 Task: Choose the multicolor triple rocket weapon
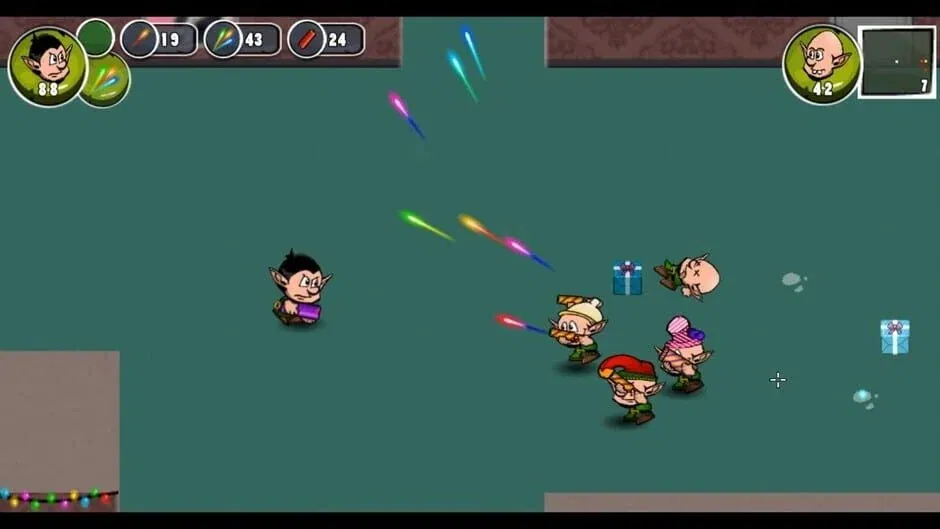tap(224, 40)
